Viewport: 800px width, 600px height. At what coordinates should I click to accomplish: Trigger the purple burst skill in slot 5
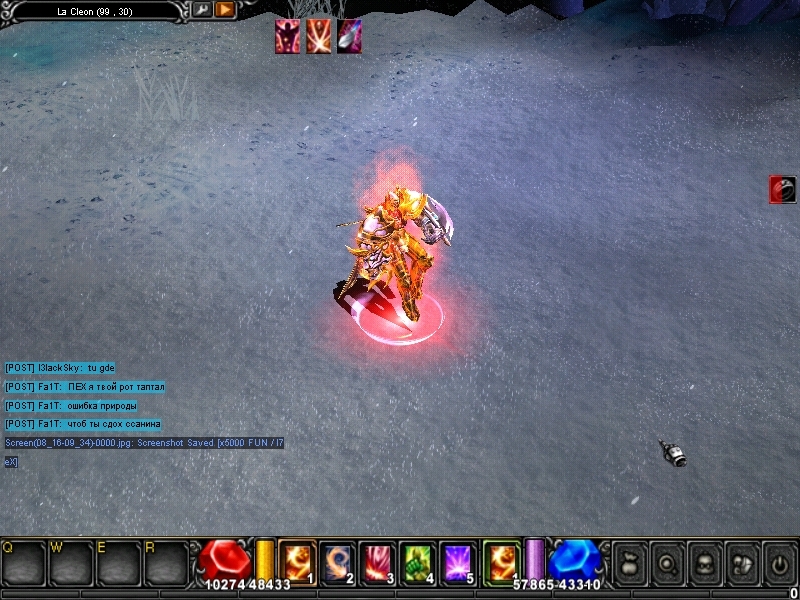(458, 563)
